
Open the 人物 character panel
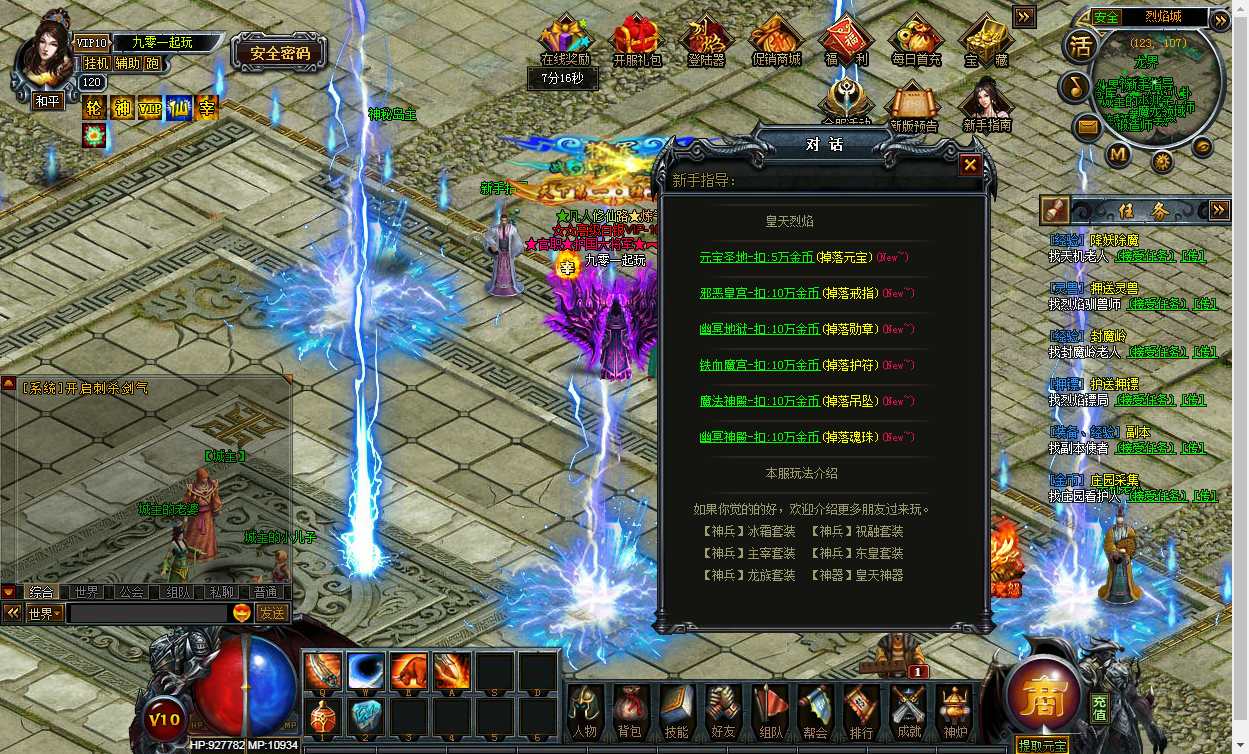tap(584, 710)
